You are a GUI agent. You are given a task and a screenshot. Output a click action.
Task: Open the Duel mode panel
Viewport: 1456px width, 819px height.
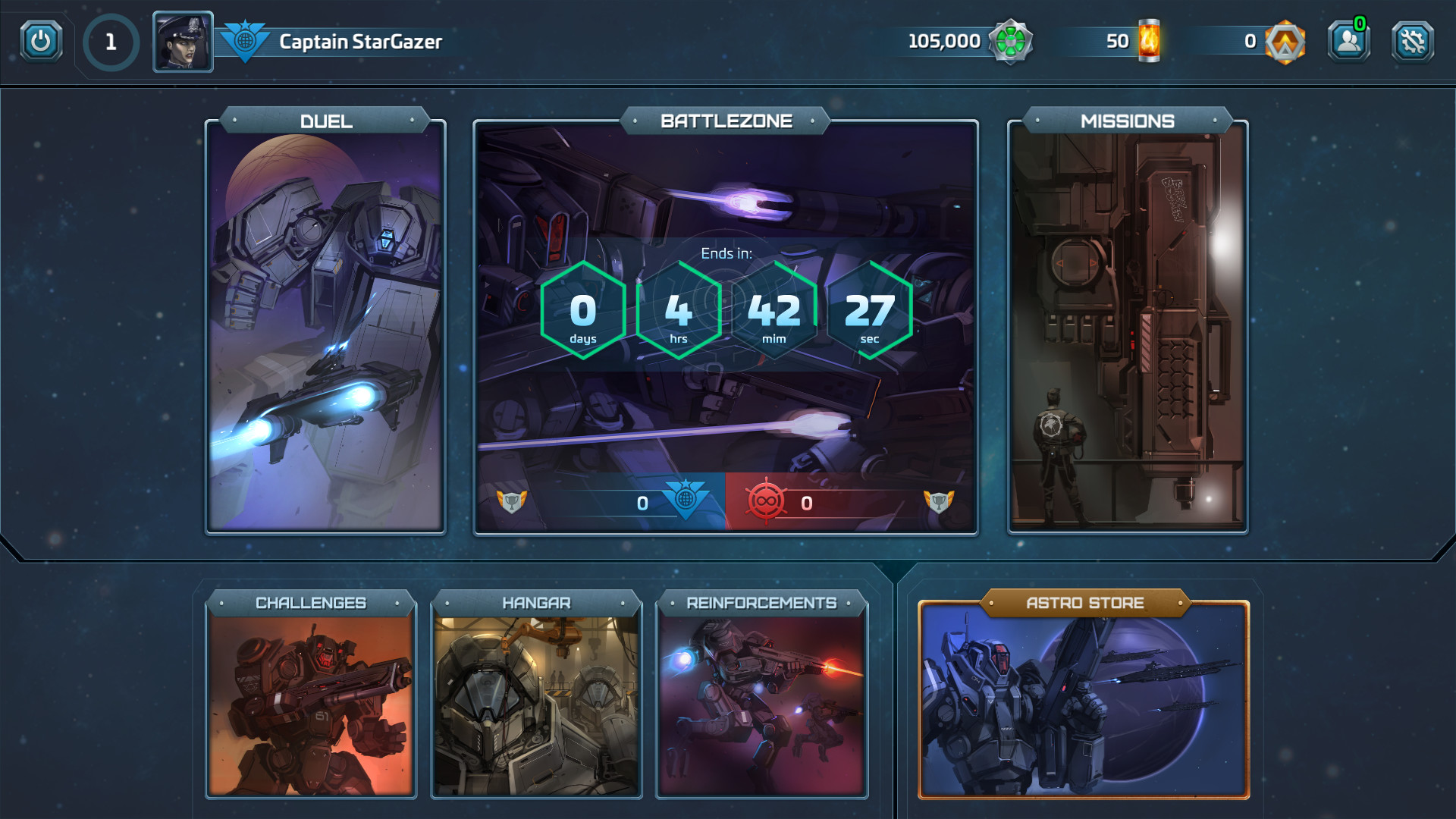pyautogui.click(x=325, y=326)
